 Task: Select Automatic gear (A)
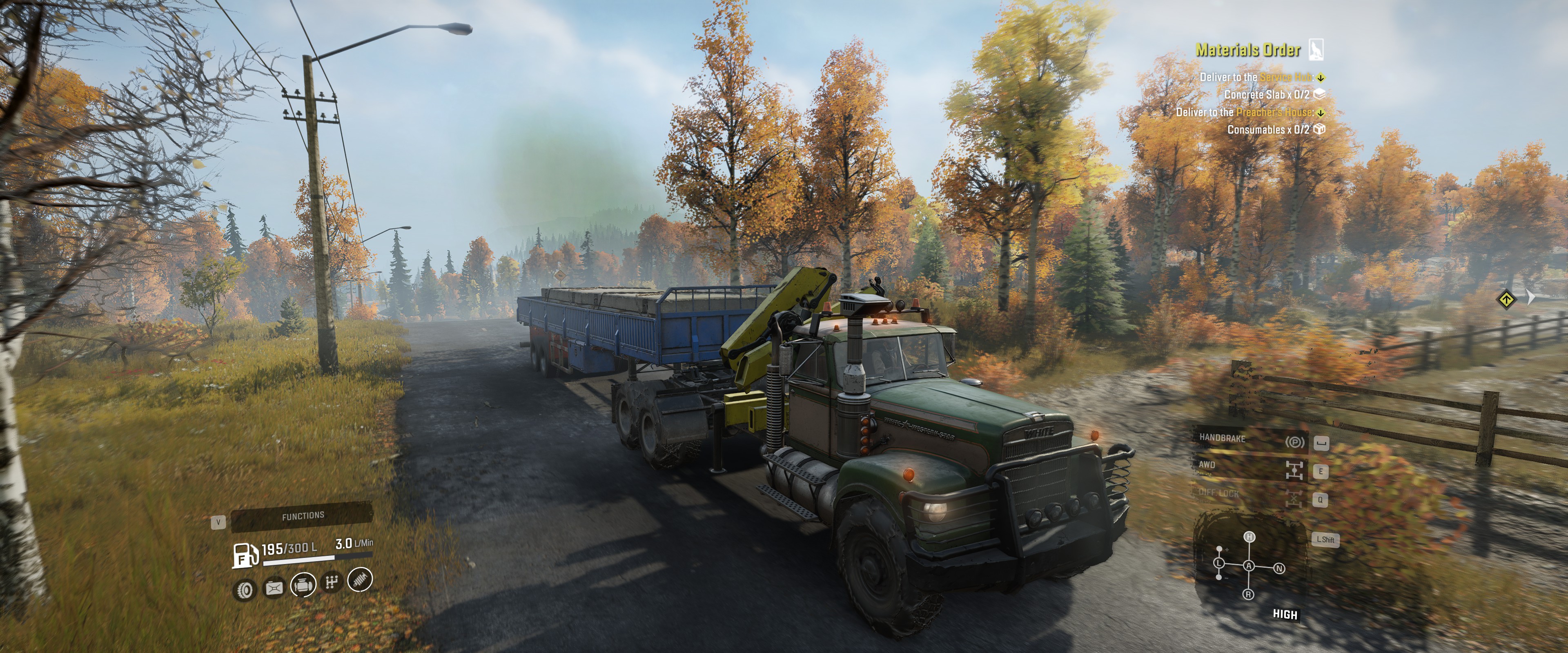click(x=1249, y=566)
